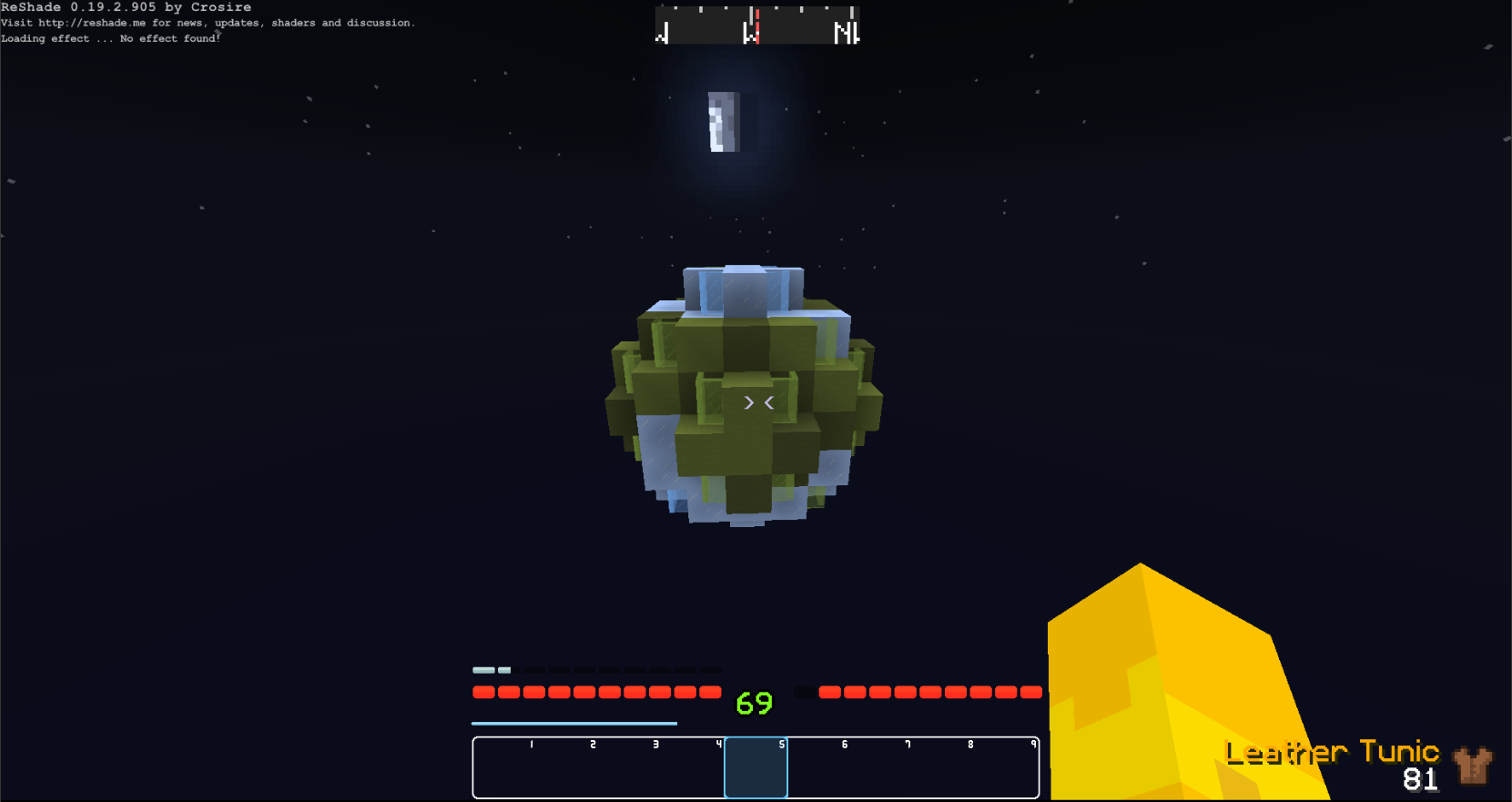Click the second teal armor segment

coord(504,670)
